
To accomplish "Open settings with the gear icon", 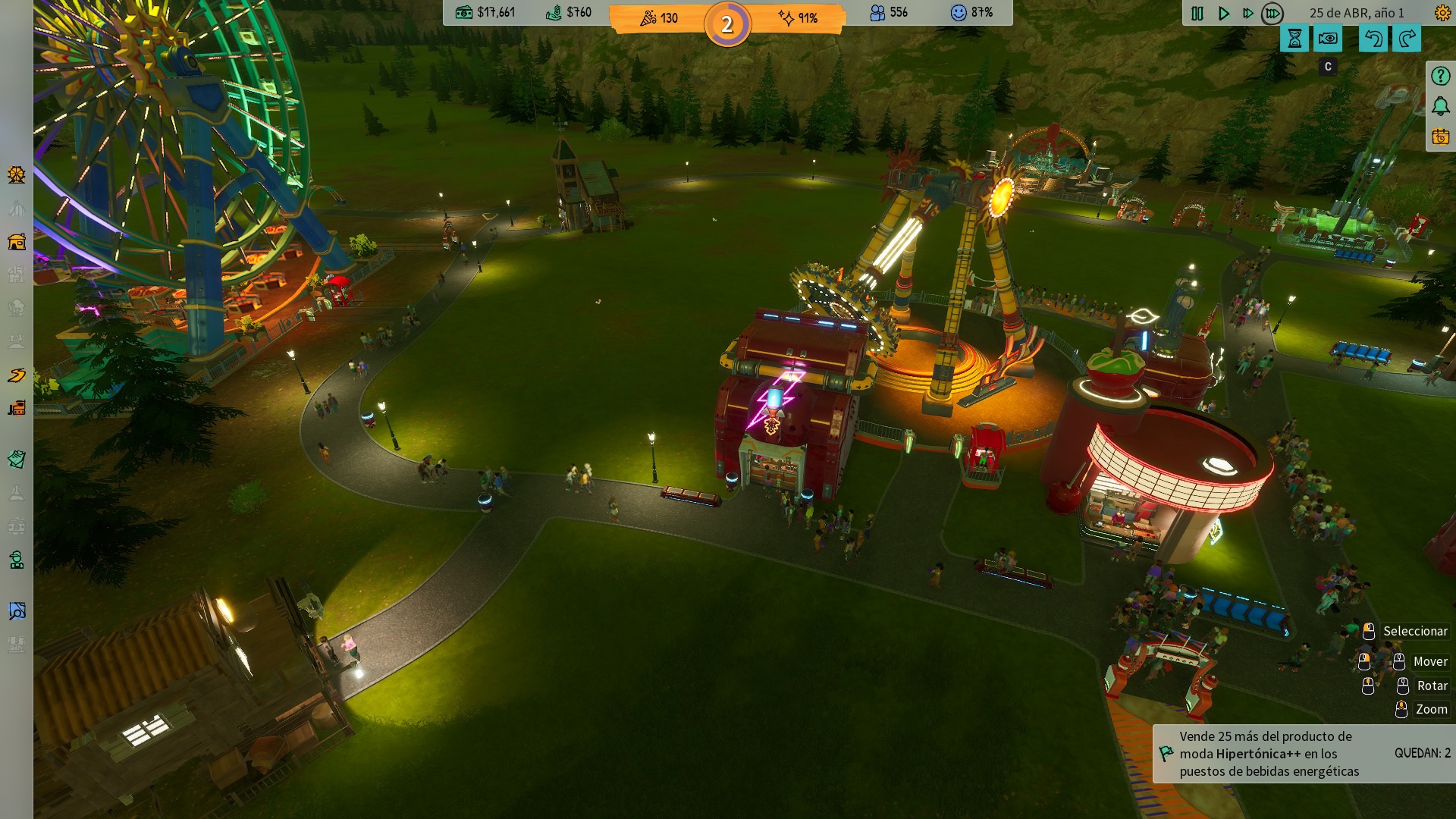I will (x=1442, y=13).
